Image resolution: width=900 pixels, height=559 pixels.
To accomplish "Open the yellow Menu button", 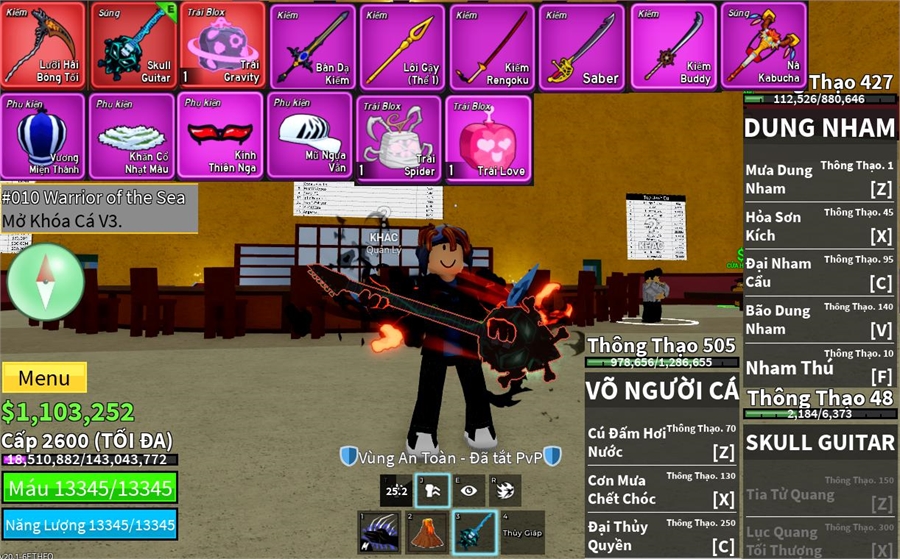I will (44, 378).
